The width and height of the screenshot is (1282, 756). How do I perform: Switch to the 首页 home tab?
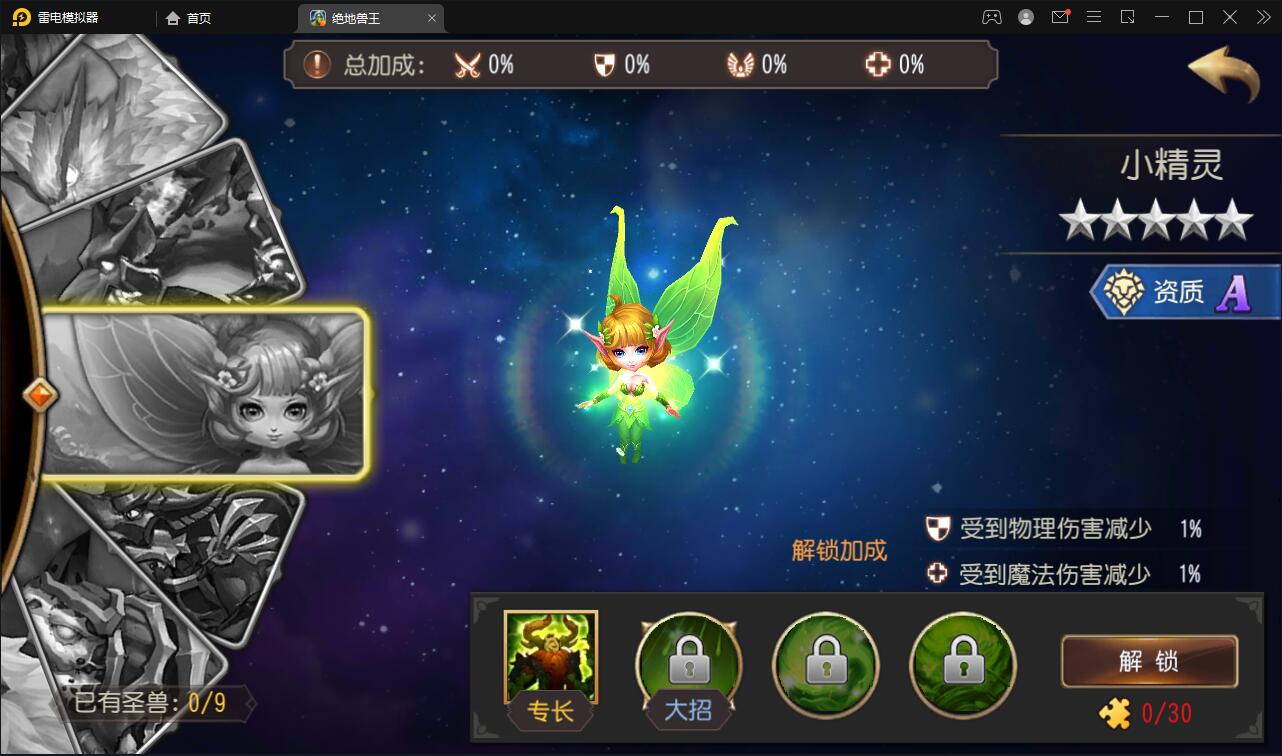186,17
